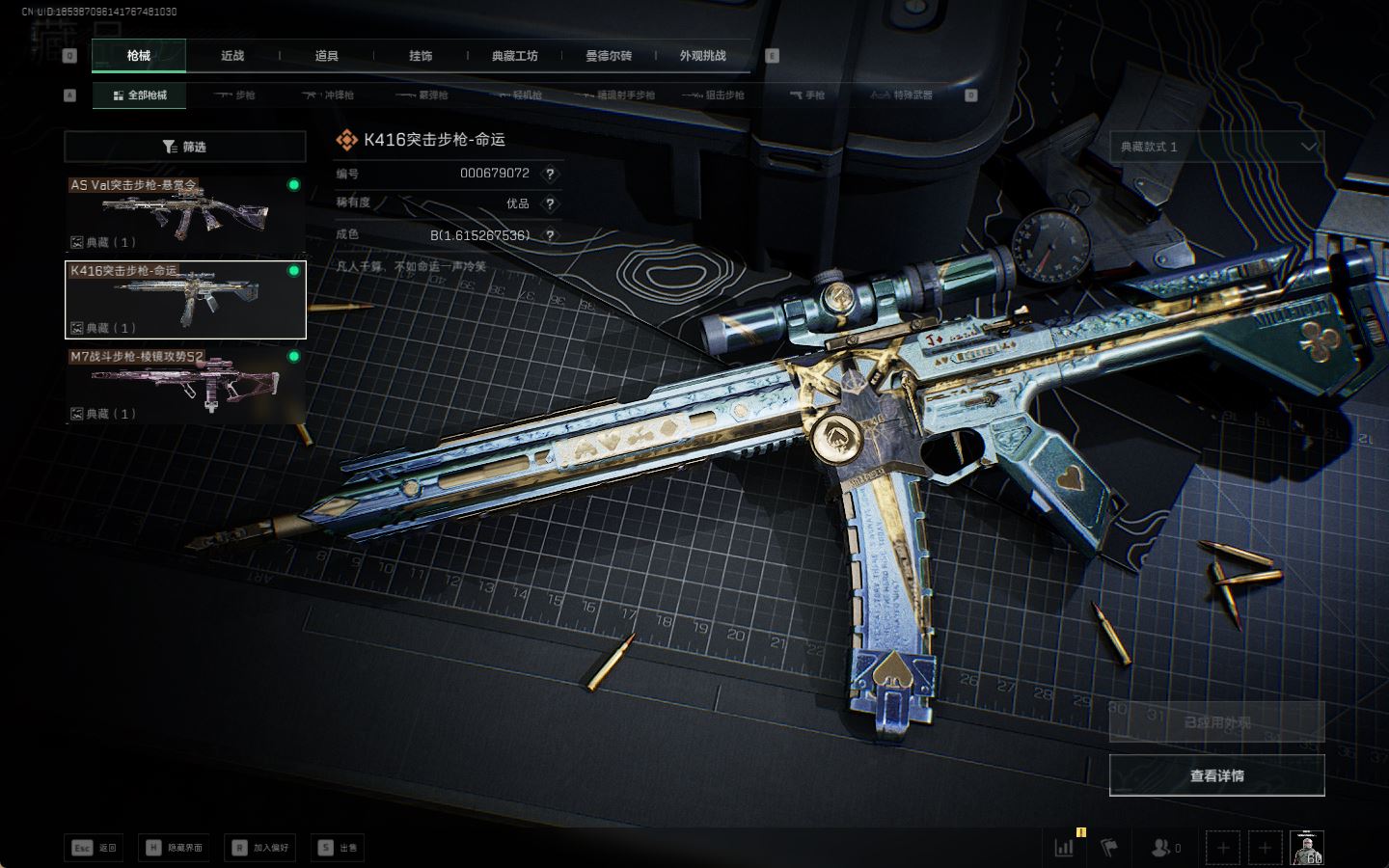Select the AS Val 悬赏令 skin

click(x=185, y=213)
